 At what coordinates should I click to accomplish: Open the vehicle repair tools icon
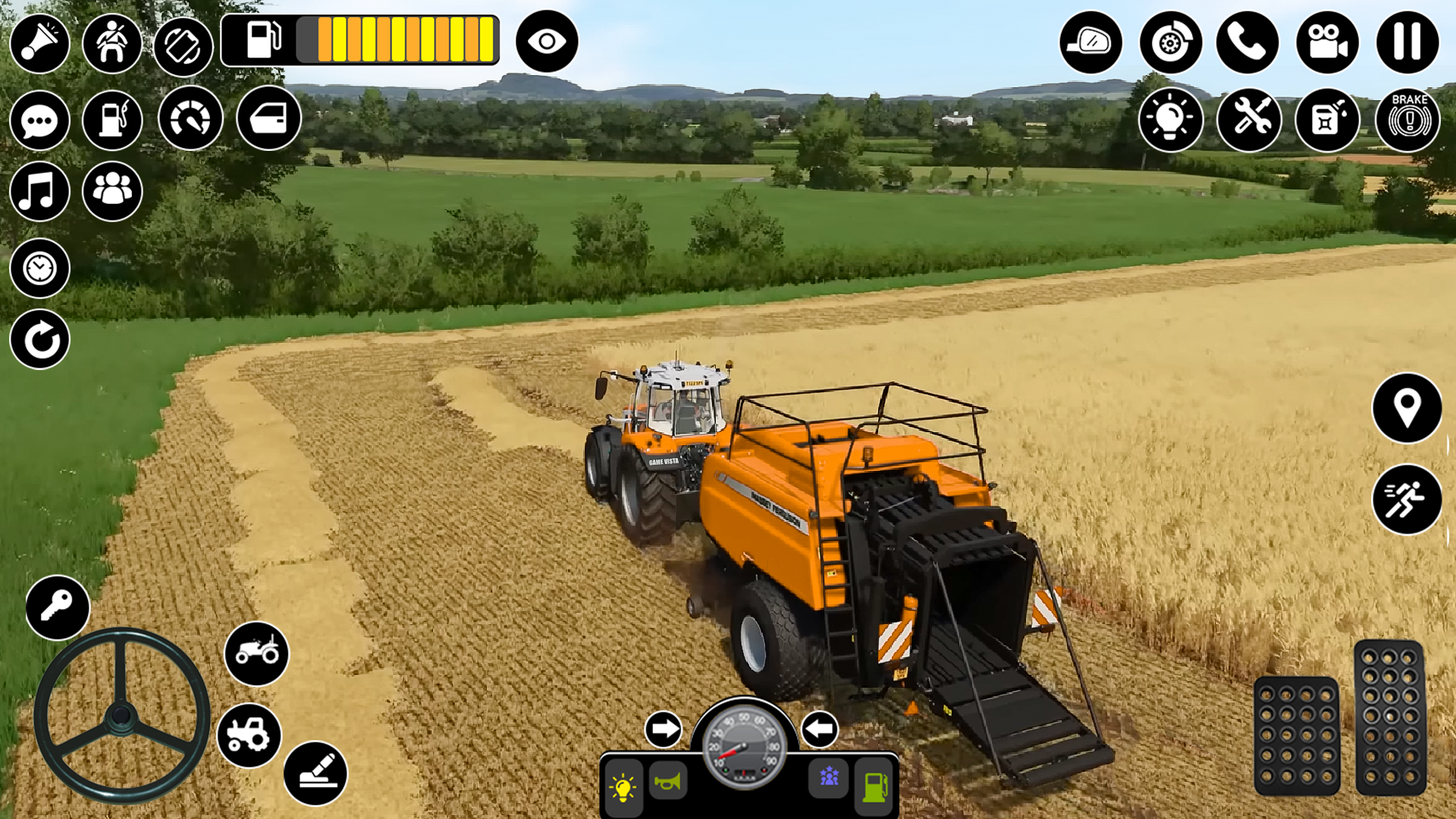point(1249,119)
